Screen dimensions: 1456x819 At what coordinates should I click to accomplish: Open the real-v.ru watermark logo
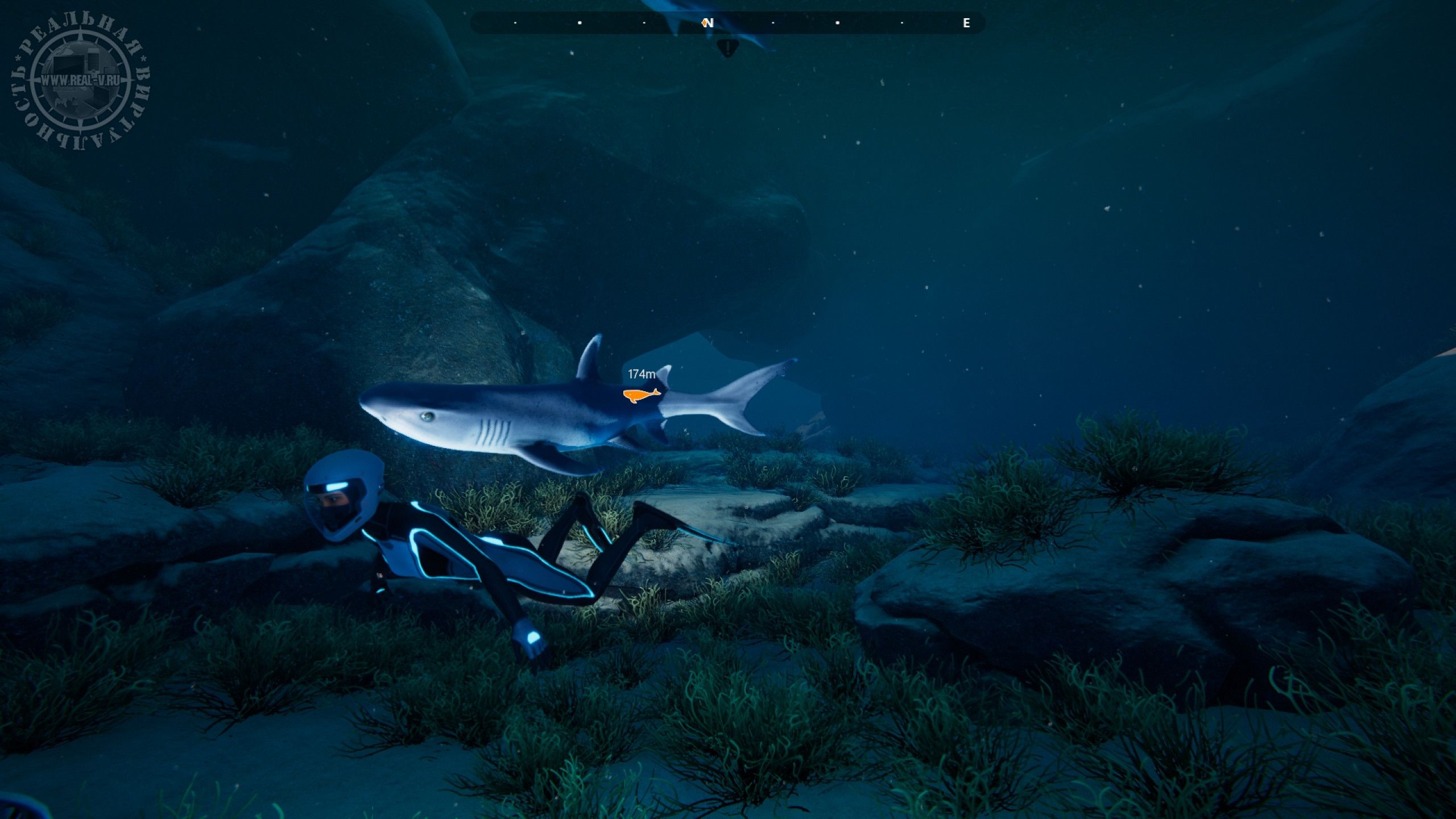[x=80, y=81]
